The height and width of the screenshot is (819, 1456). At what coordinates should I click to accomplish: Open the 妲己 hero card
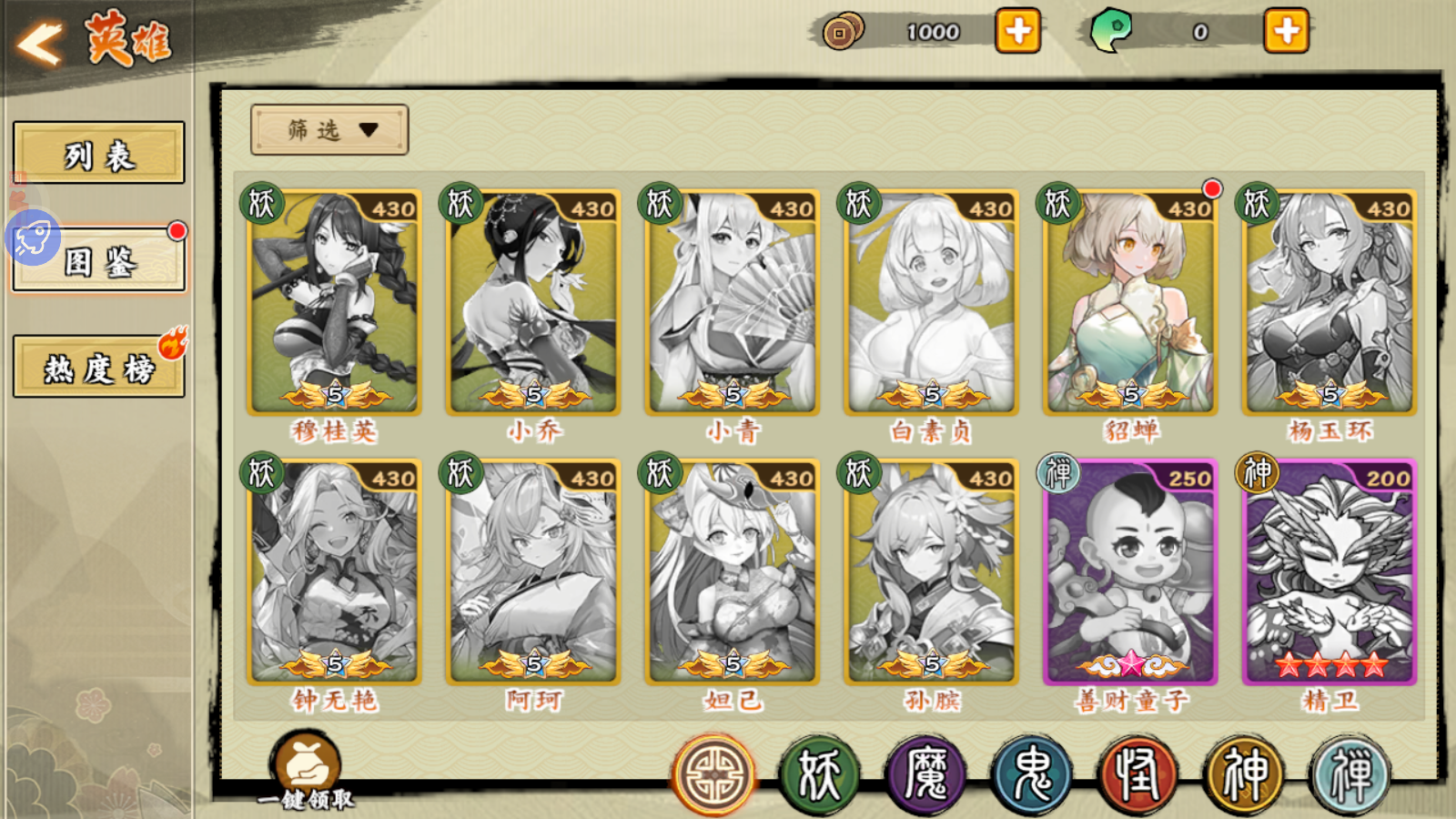(733, 572)
